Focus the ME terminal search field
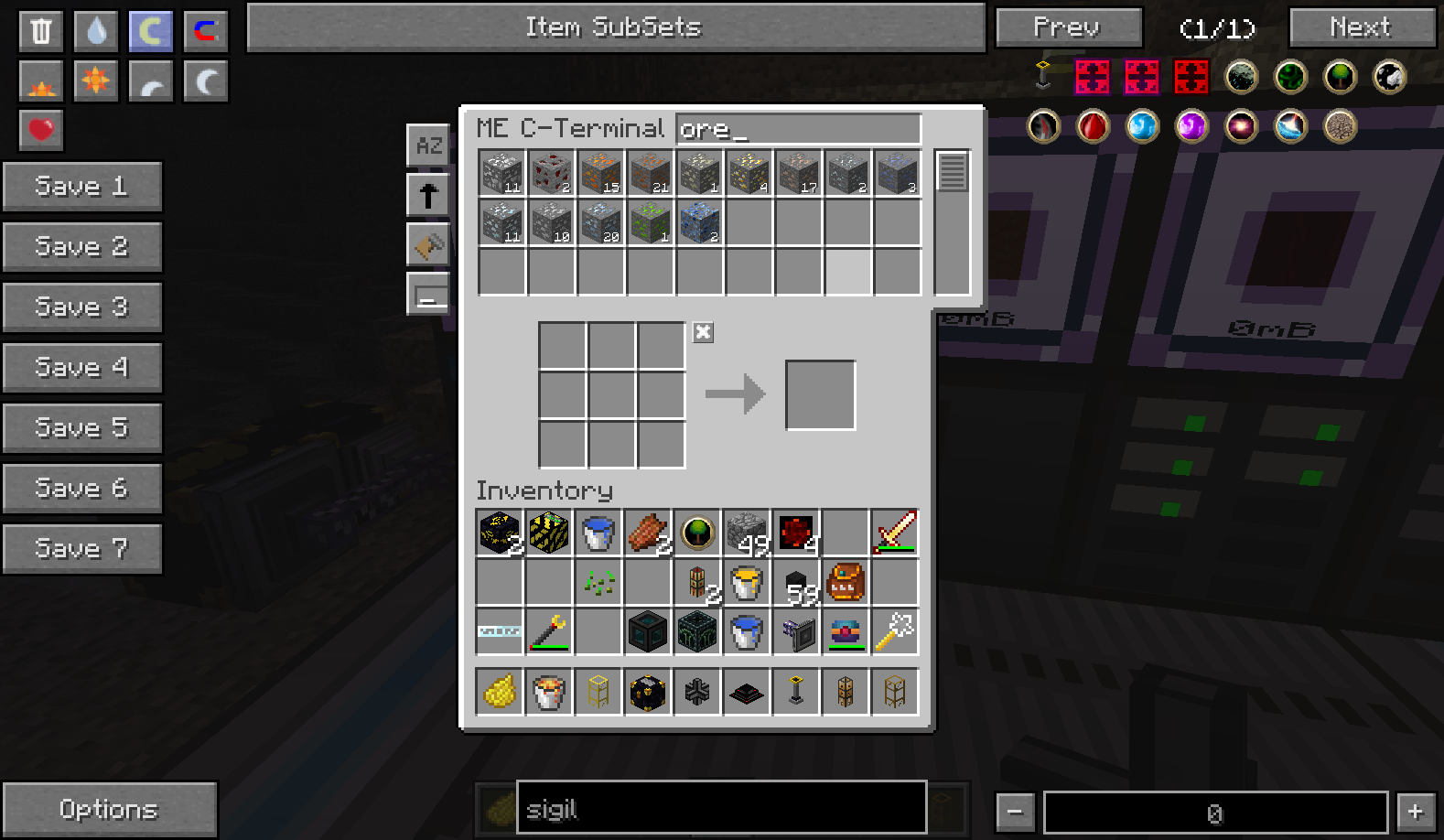 (798, 129)
